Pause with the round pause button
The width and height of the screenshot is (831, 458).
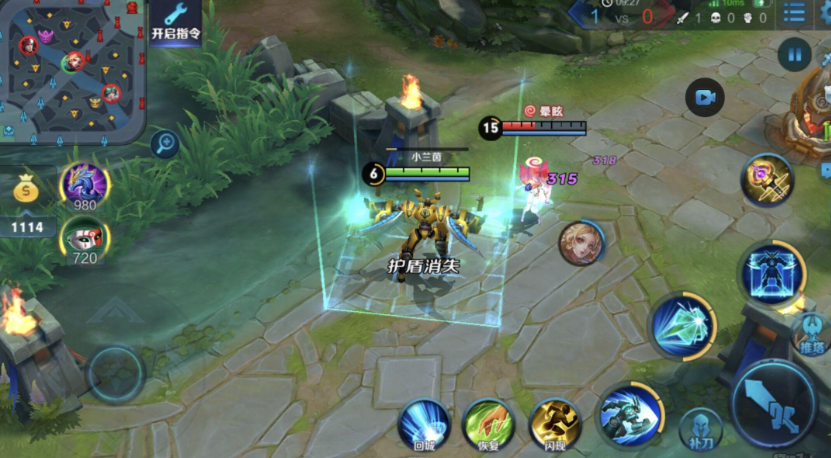click(794, 54)
